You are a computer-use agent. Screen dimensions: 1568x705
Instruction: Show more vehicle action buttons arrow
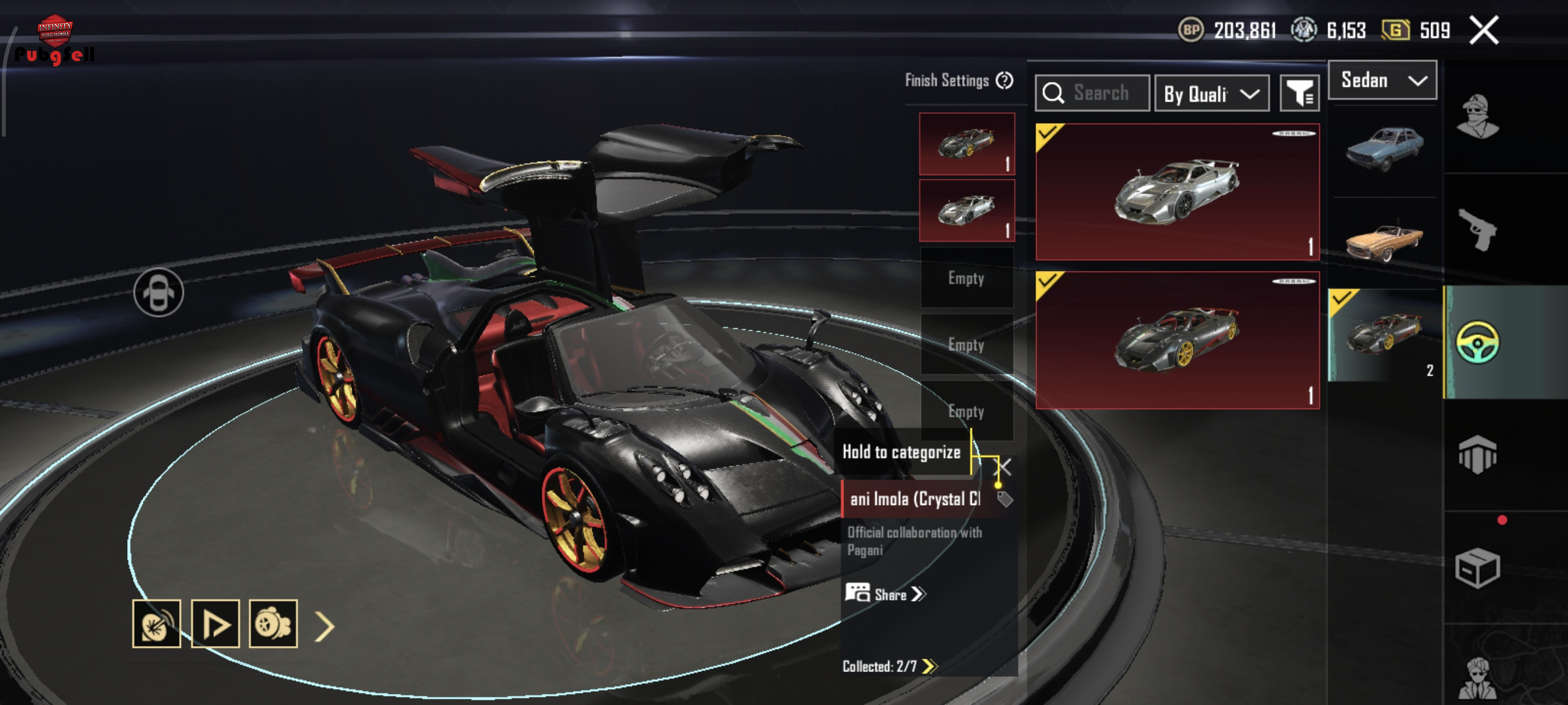click(x=324, y=626)
